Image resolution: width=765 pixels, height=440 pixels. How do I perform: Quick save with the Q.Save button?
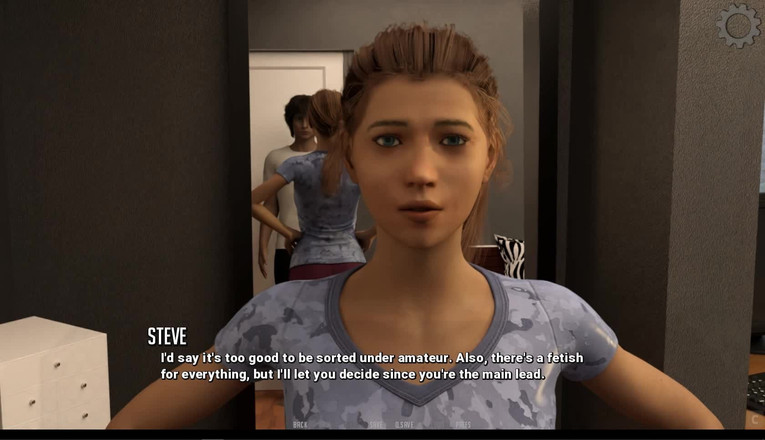pyautogui.click(x=404, y=424)
